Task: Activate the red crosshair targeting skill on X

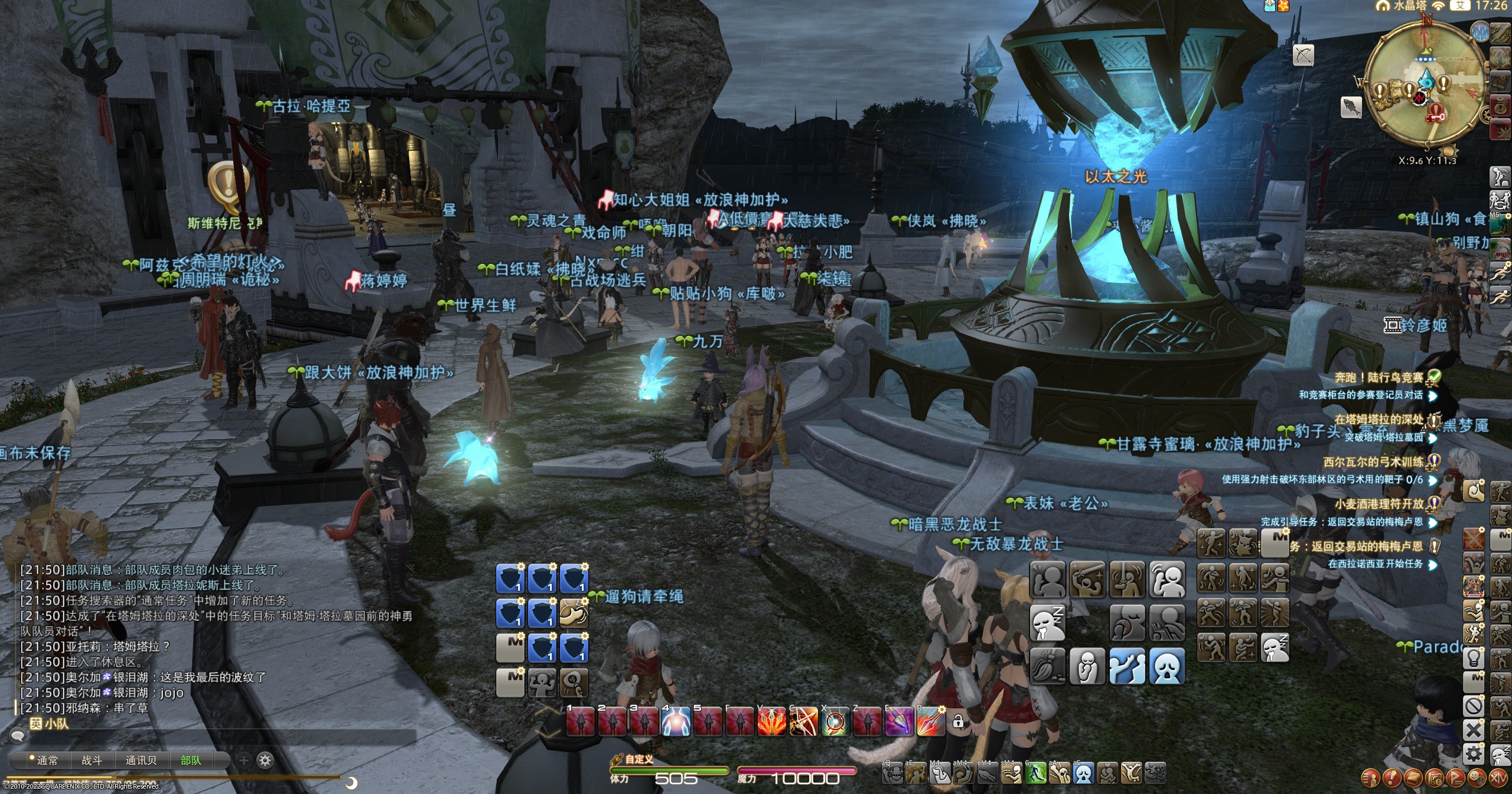Action: pos(835,722)
